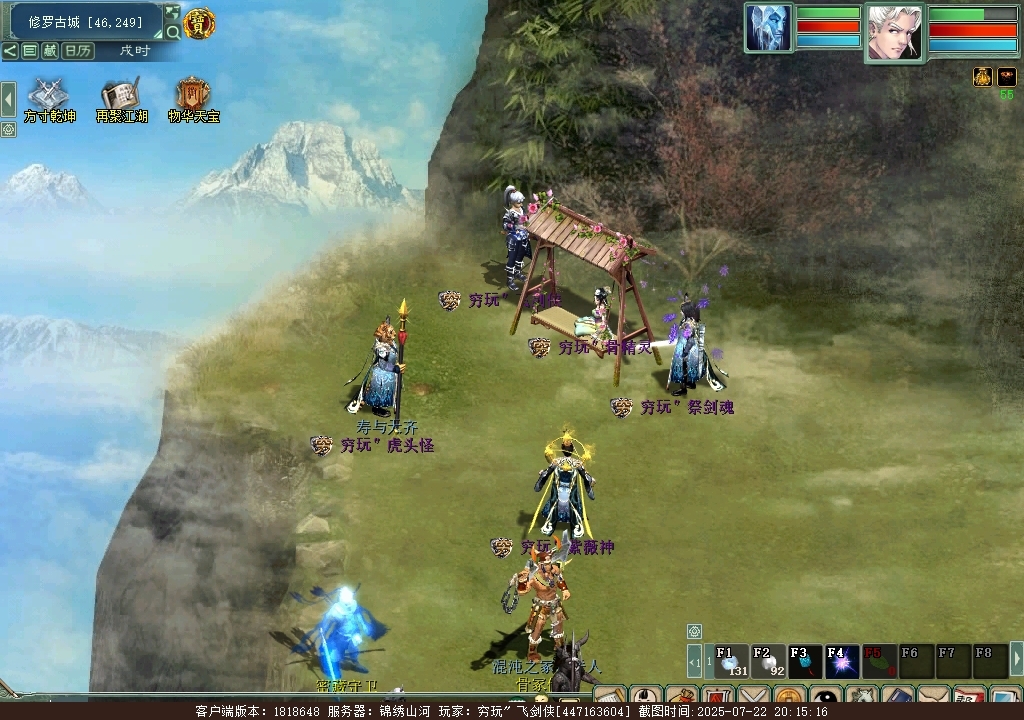Open the 方寸乾坤 crossed swords event
This screenshot has height=720, width=1024.
point(47,97)
